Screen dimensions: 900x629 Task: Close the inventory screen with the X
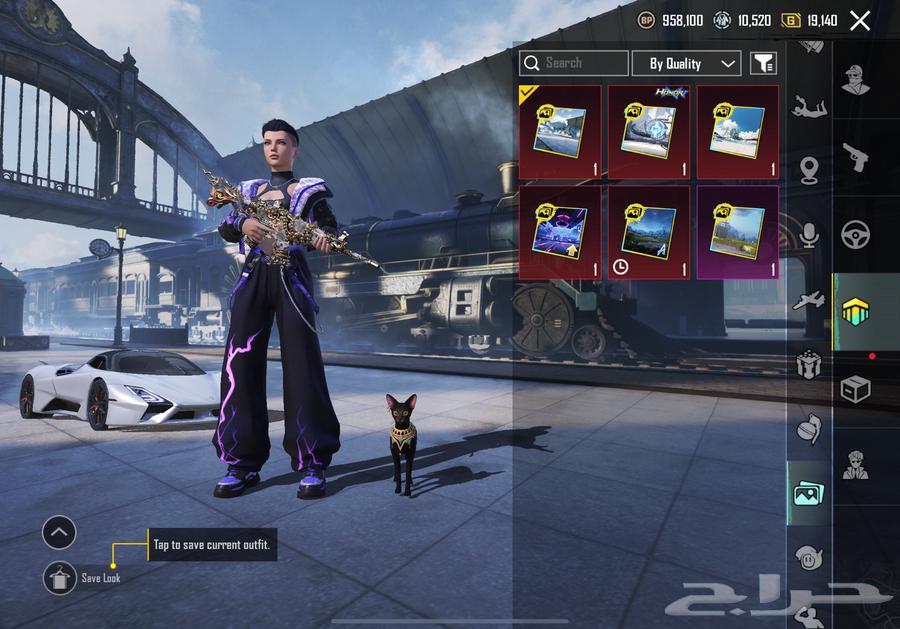click(x=859, y=20)
